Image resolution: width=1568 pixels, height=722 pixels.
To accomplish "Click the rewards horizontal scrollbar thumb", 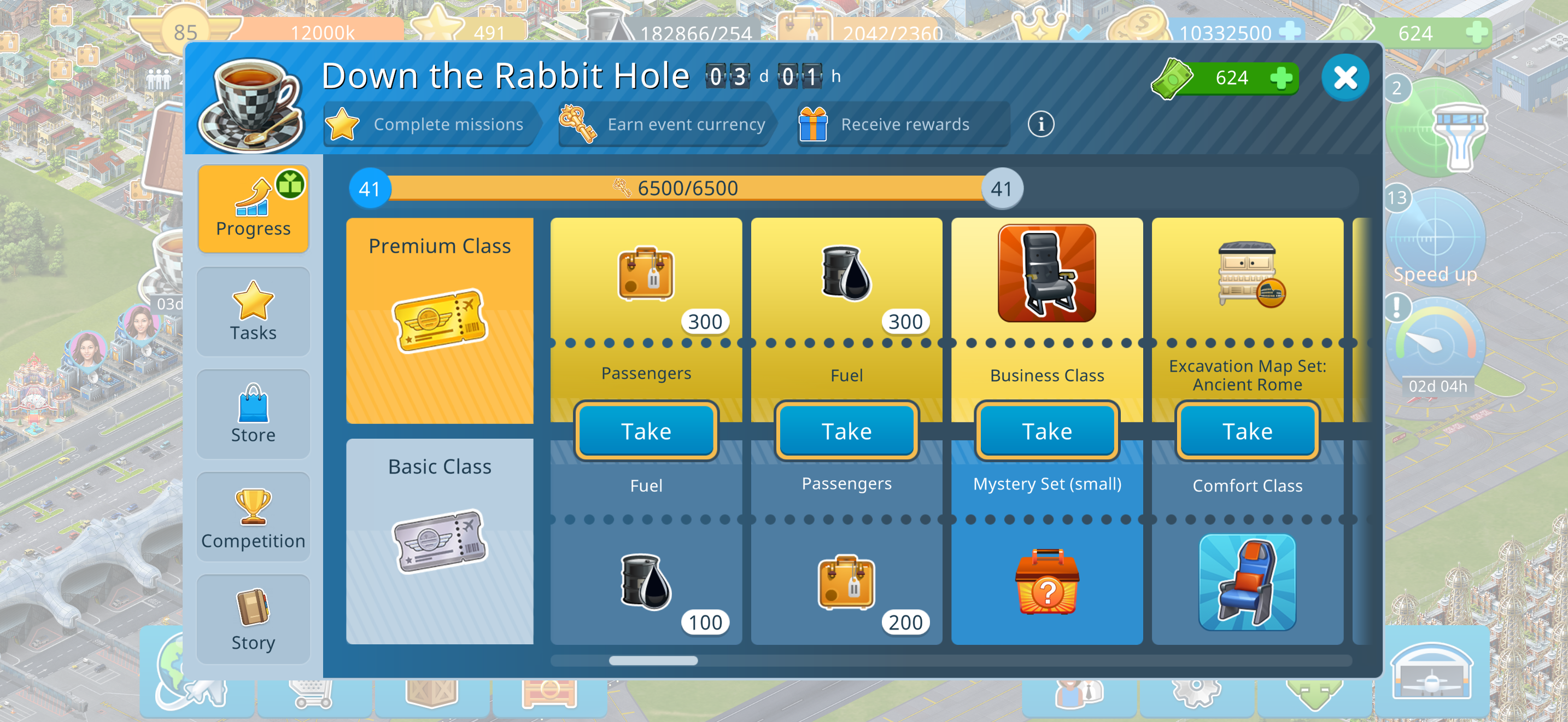I will click(653, 661).
